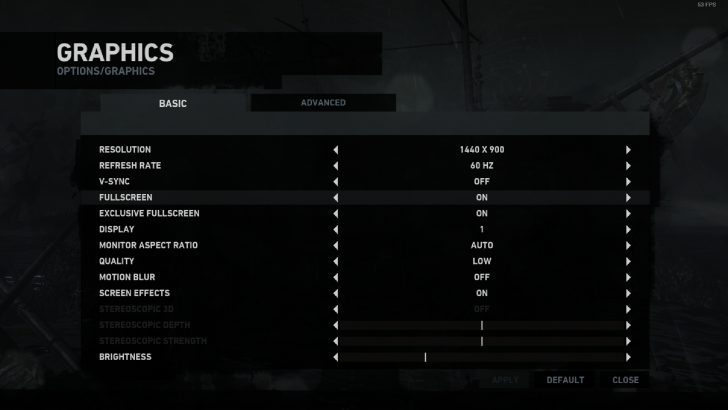Viewport: 728px width, 410px height.
Task: Close the graphics options menu
Action: click(x=625, y=380)
